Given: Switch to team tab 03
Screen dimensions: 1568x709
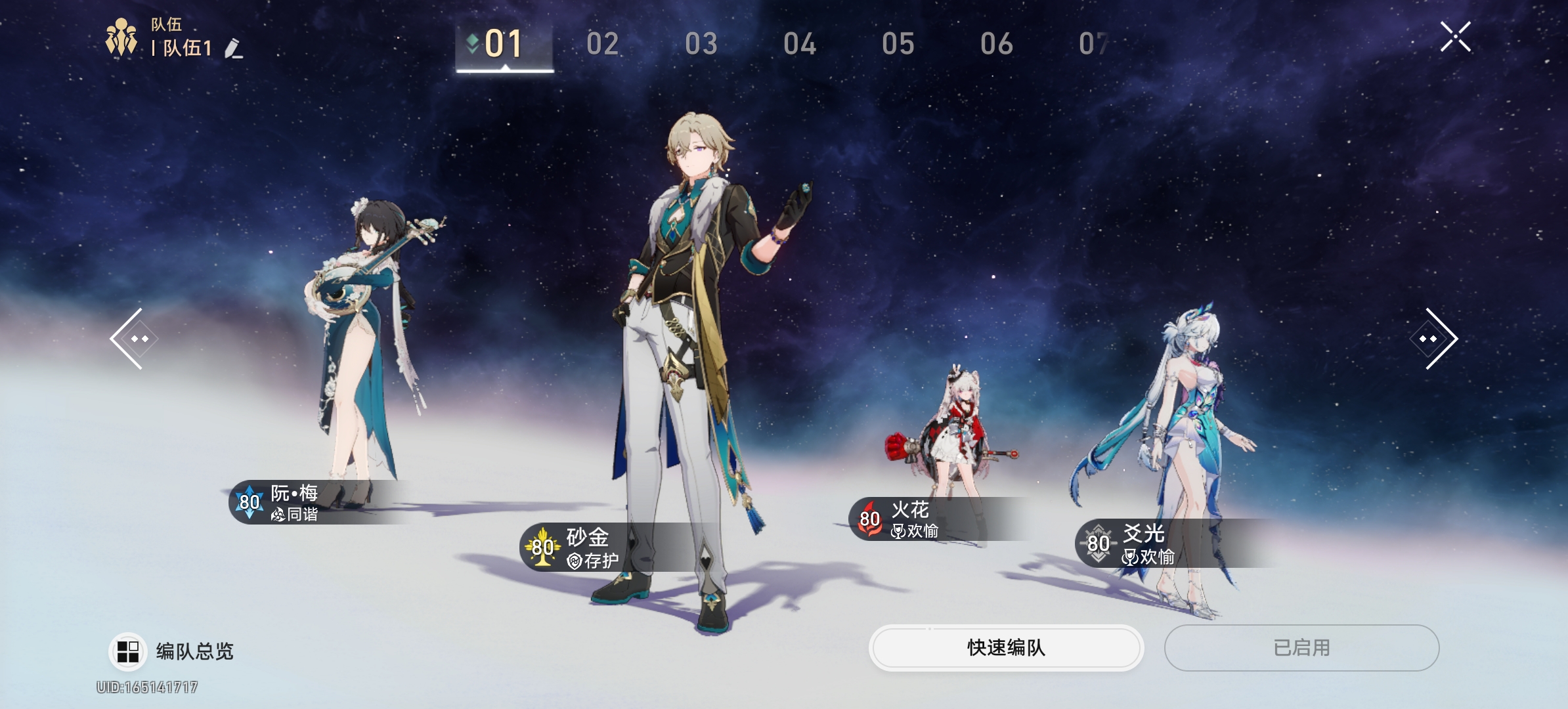Looking at the screenshot, I should 701,45.
